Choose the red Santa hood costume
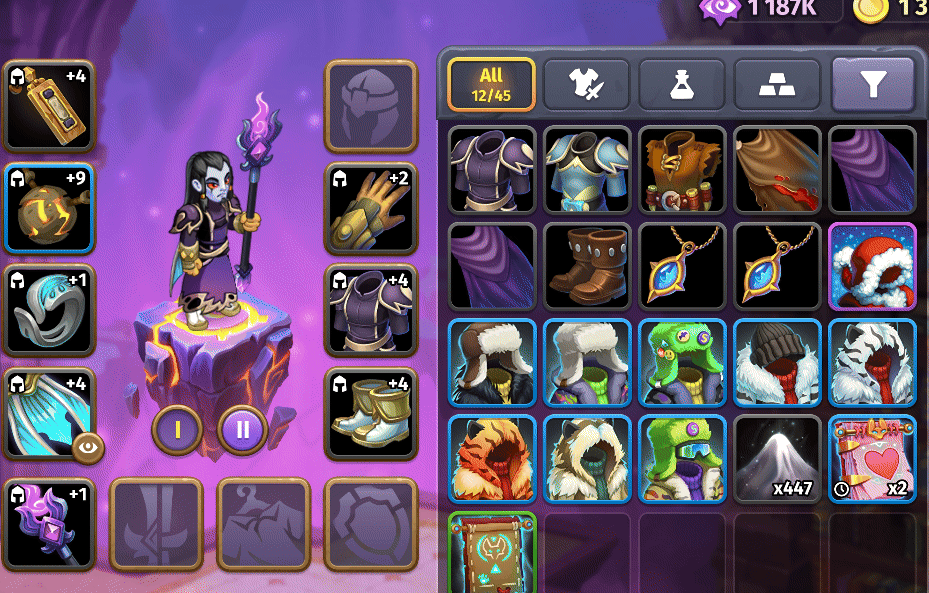The height and width of the screenshot is (593, 929). pos(872,265)
